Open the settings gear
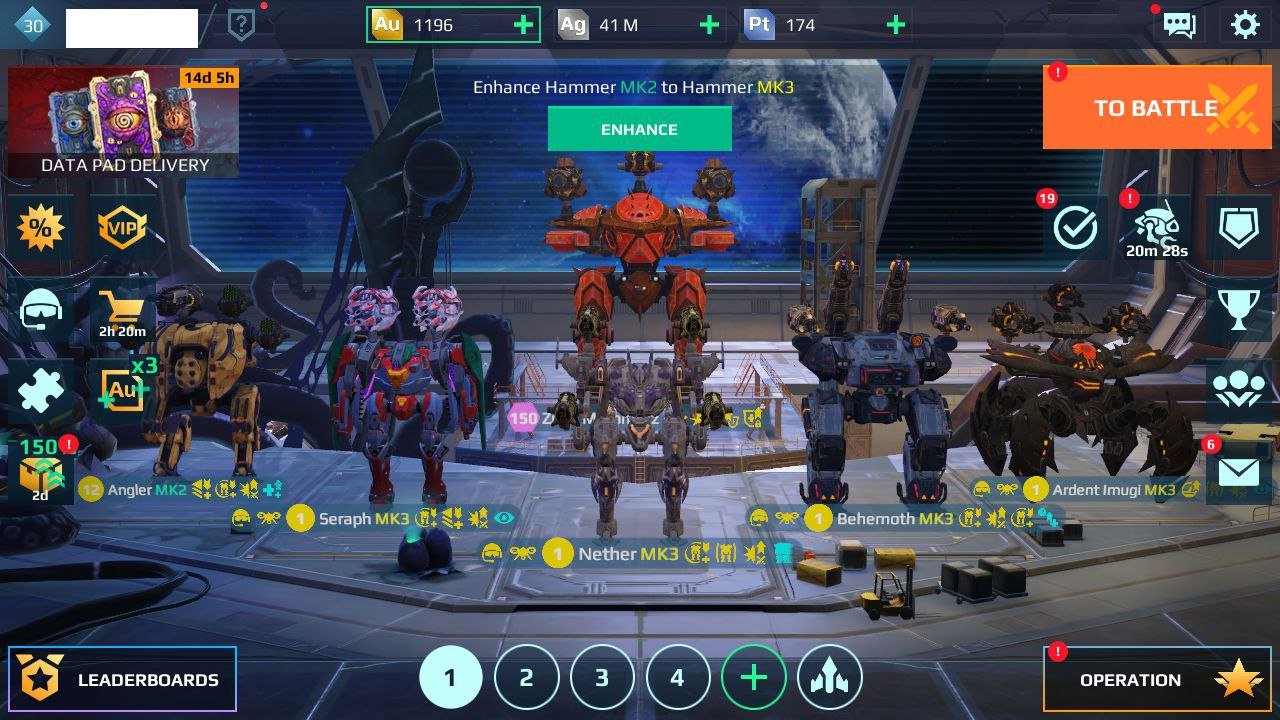 [x=1245, y=25]
